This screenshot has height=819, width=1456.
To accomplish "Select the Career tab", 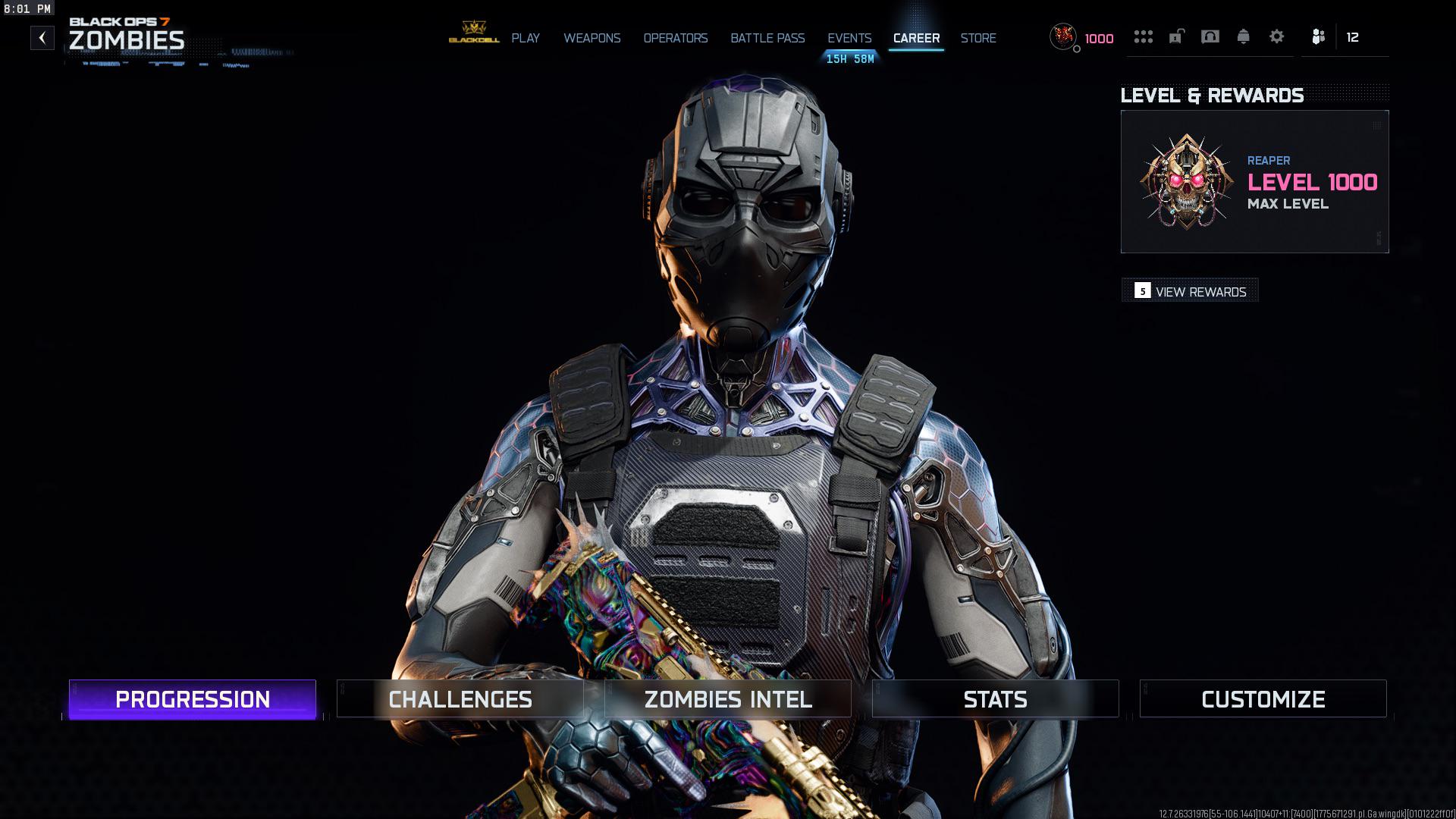I will pyautogui.click(x=916, y=38).
